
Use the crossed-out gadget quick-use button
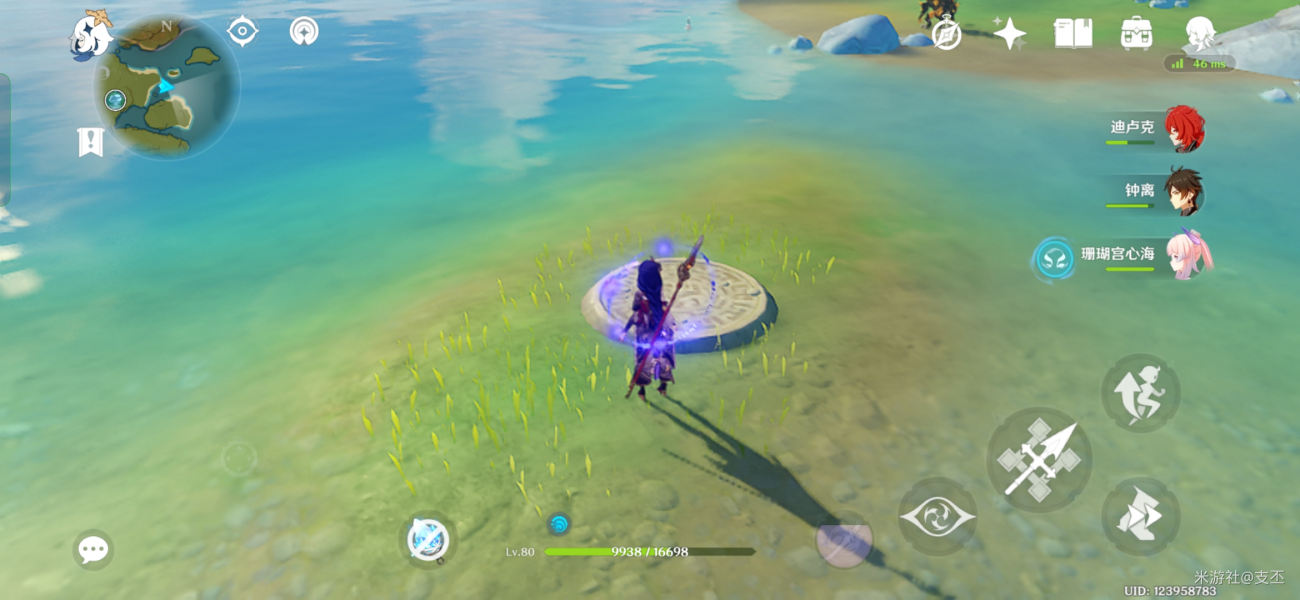429,541
